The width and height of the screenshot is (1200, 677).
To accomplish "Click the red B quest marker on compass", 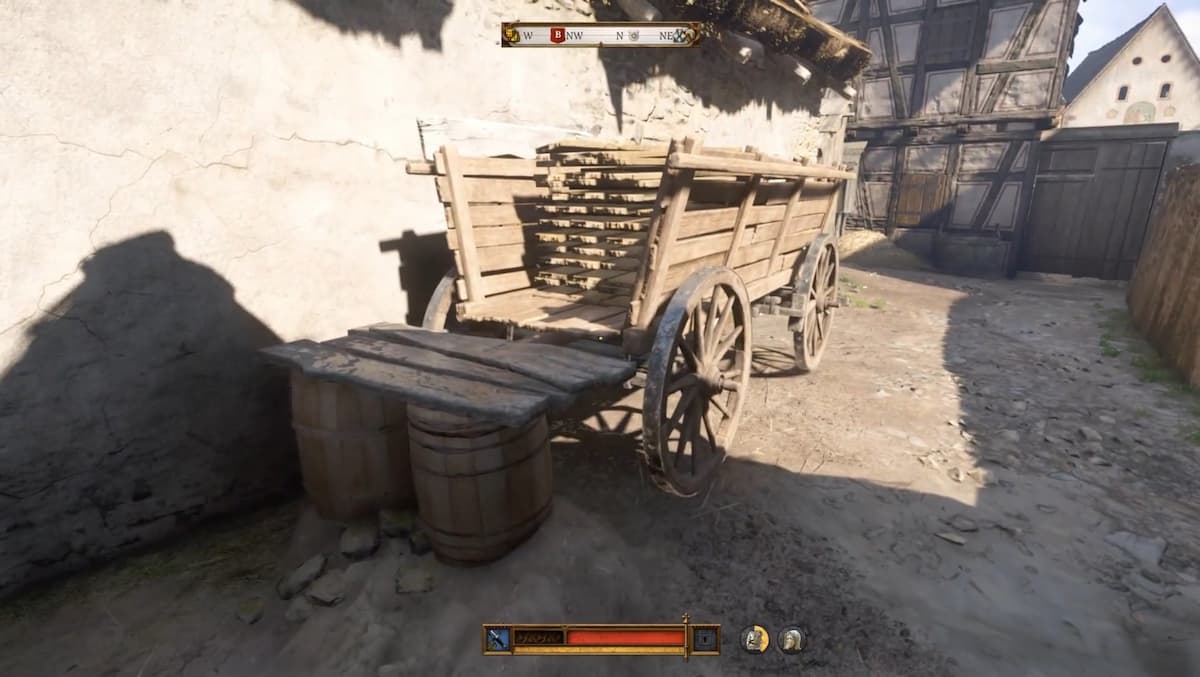I will point(557,35).
